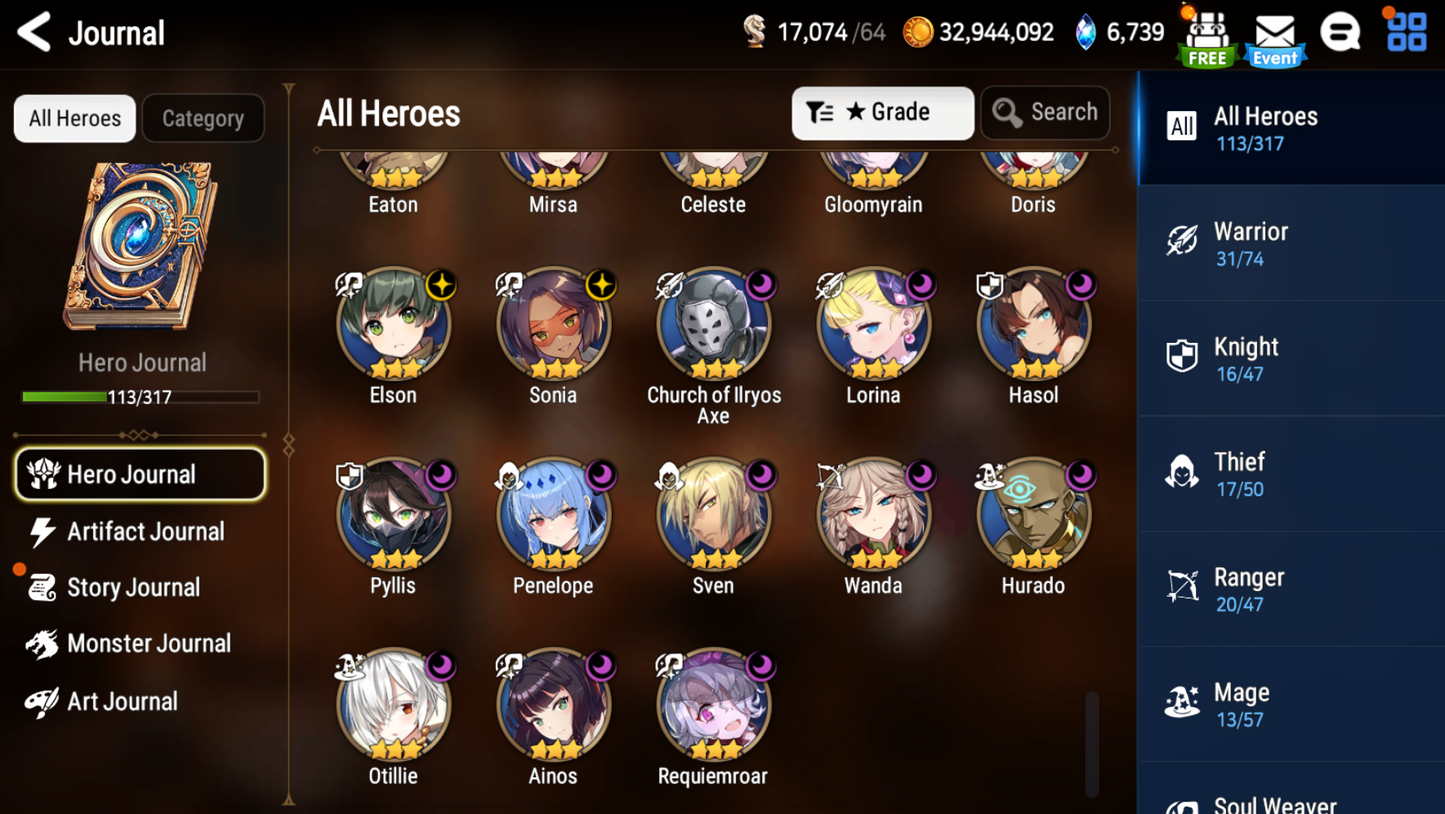Toggle the All Heroes filter tab
The height and width of the screenshot is (814, 1445).
pos(74,118)
